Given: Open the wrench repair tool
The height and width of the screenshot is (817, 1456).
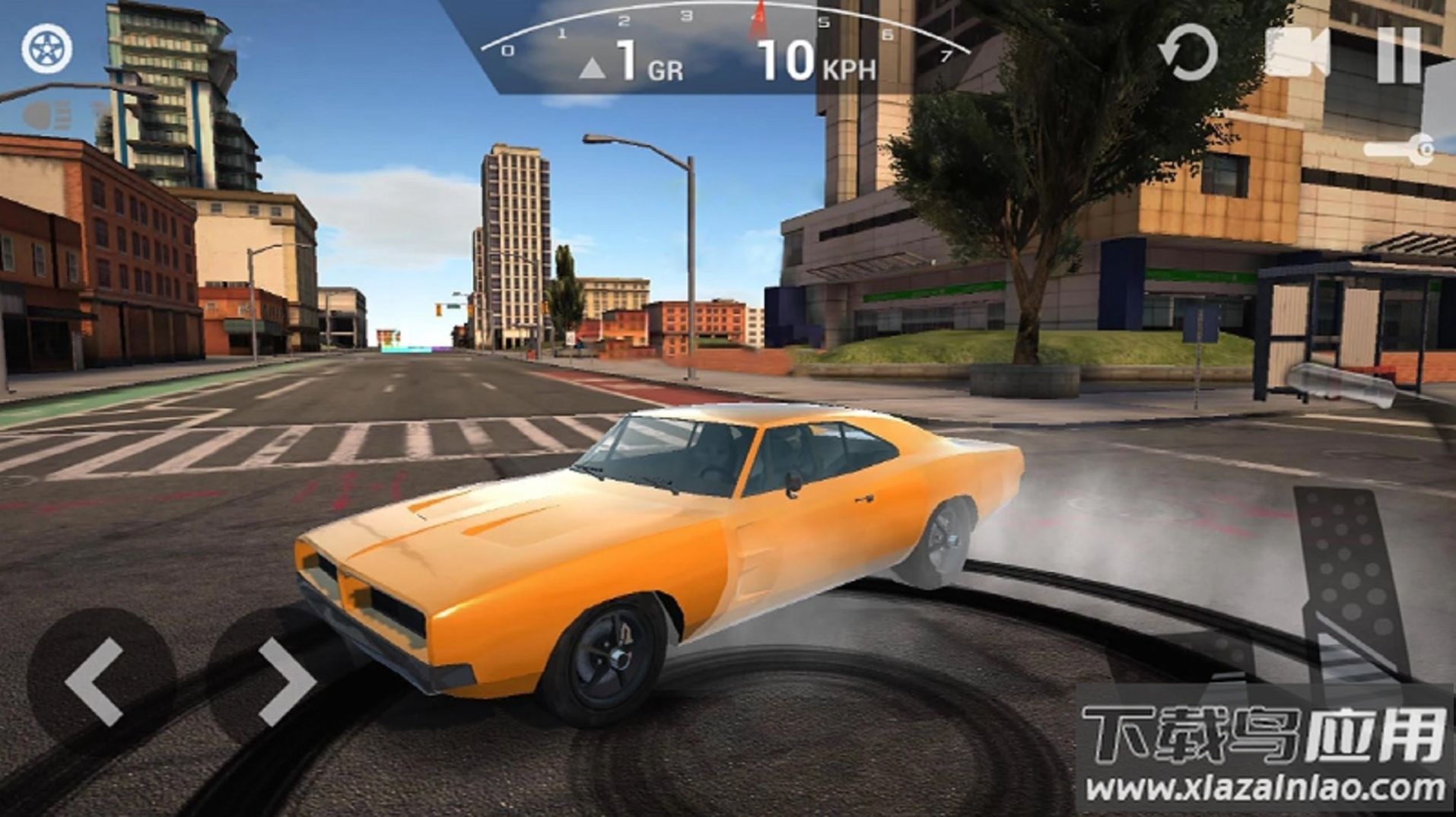Looking at the screenshot, I should tap(1398, 149).
